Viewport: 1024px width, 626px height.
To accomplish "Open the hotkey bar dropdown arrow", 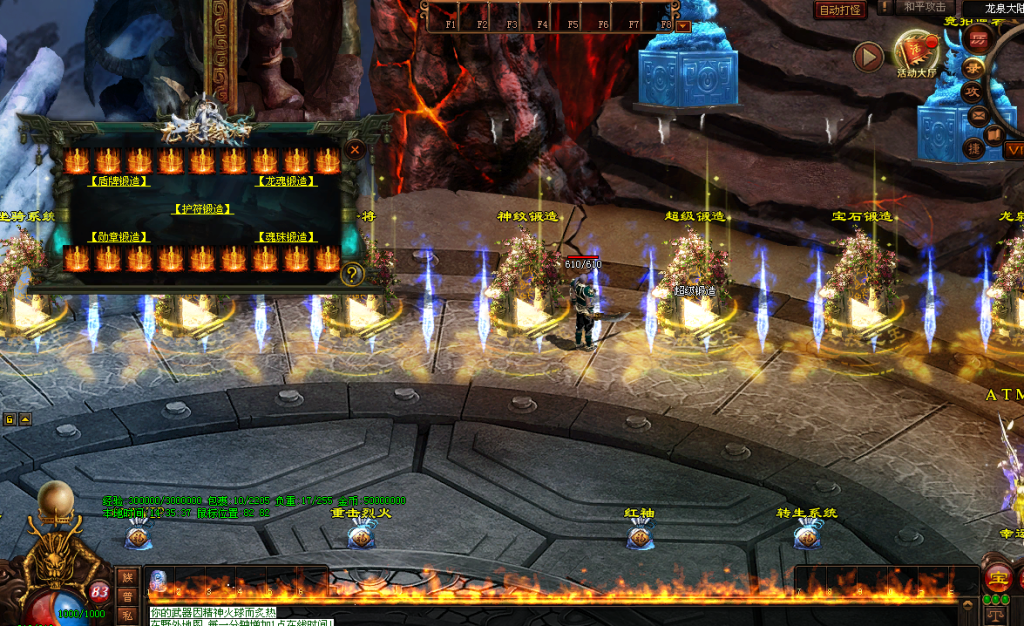I will (x=684, y=25).
